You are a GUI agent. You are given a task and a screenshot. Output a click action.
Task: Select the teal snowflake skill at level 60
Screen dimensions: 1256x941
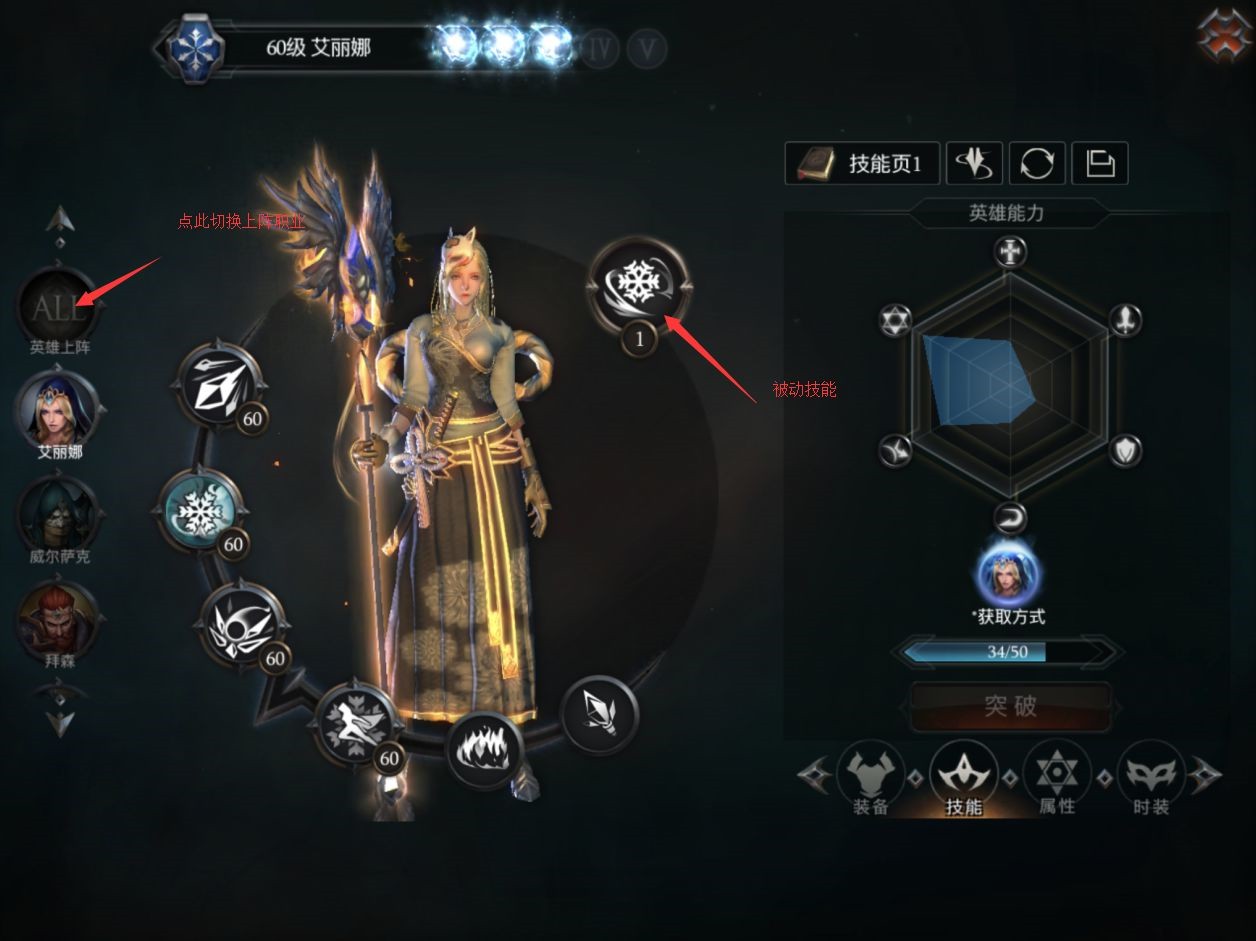click(x=200, y=510)
